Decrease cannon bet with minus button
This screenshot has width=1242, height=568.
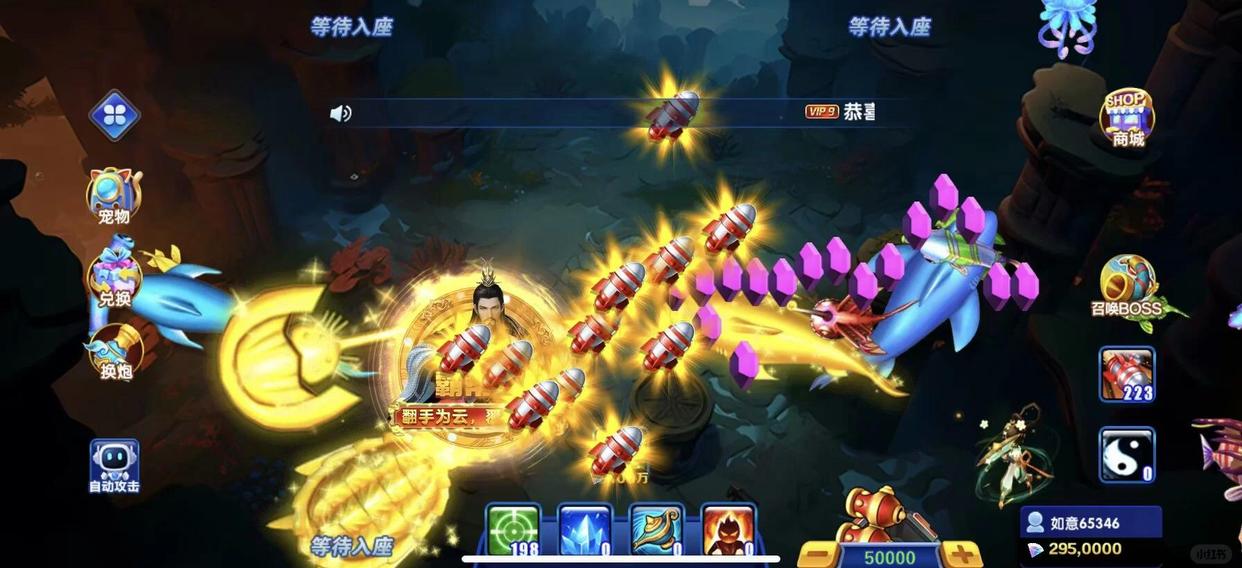(x=817, y=555)
